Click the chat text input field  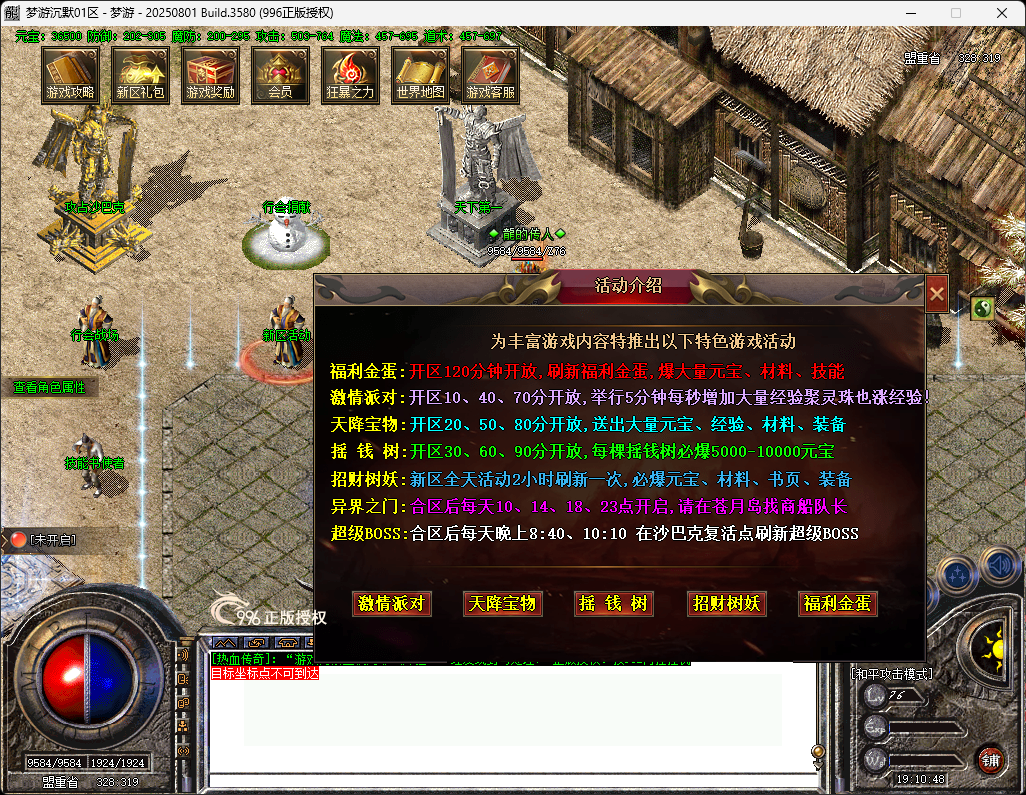click(x=510, y=780)
